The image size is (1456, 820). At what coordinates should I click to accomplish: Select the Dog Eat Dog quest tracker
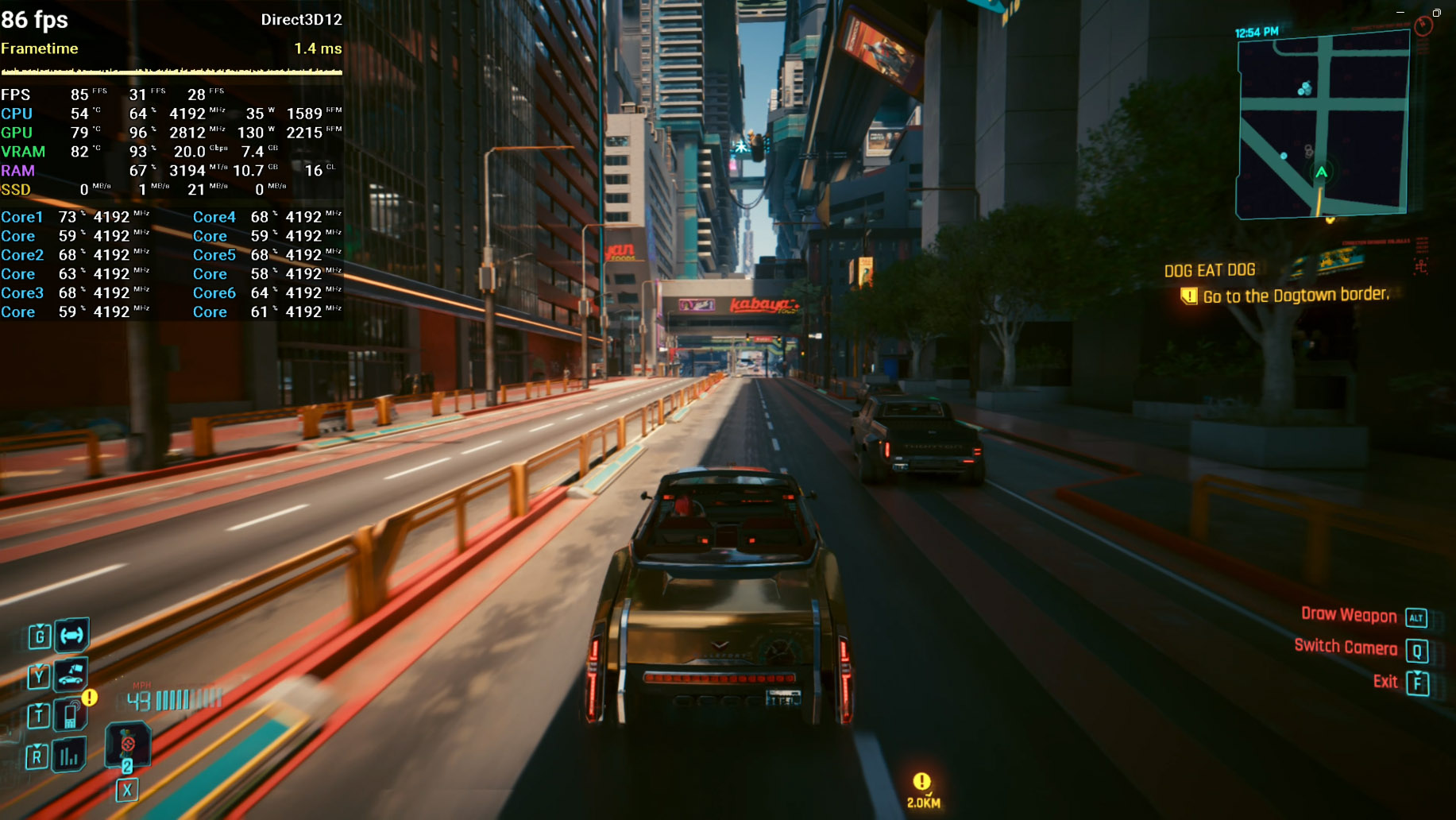coord(1210,270)
